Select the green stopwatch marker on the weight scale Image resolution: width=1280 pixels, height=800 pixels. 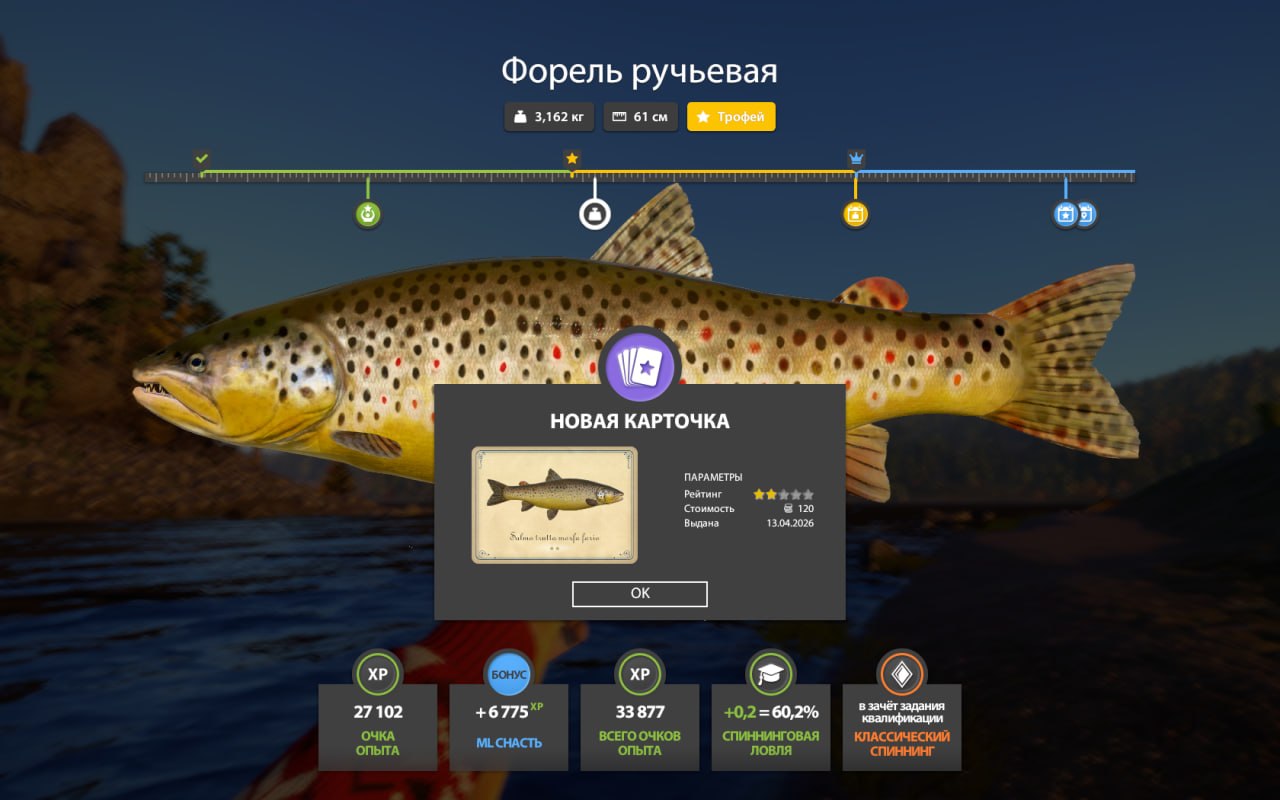click(367, 213)
